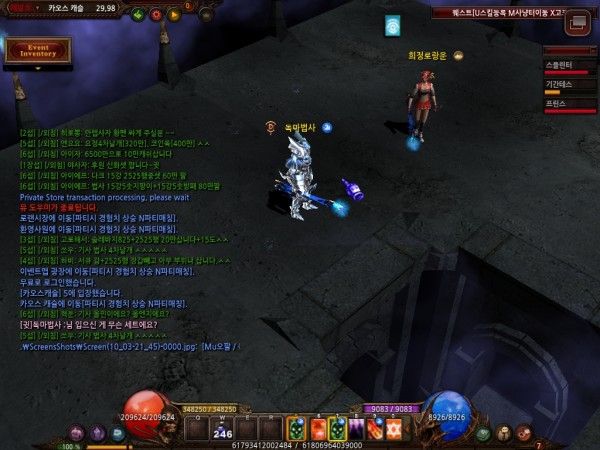The image size is (600, 450).
Task: Expand the arrow below Event Inventory
Action: point(37,69)
